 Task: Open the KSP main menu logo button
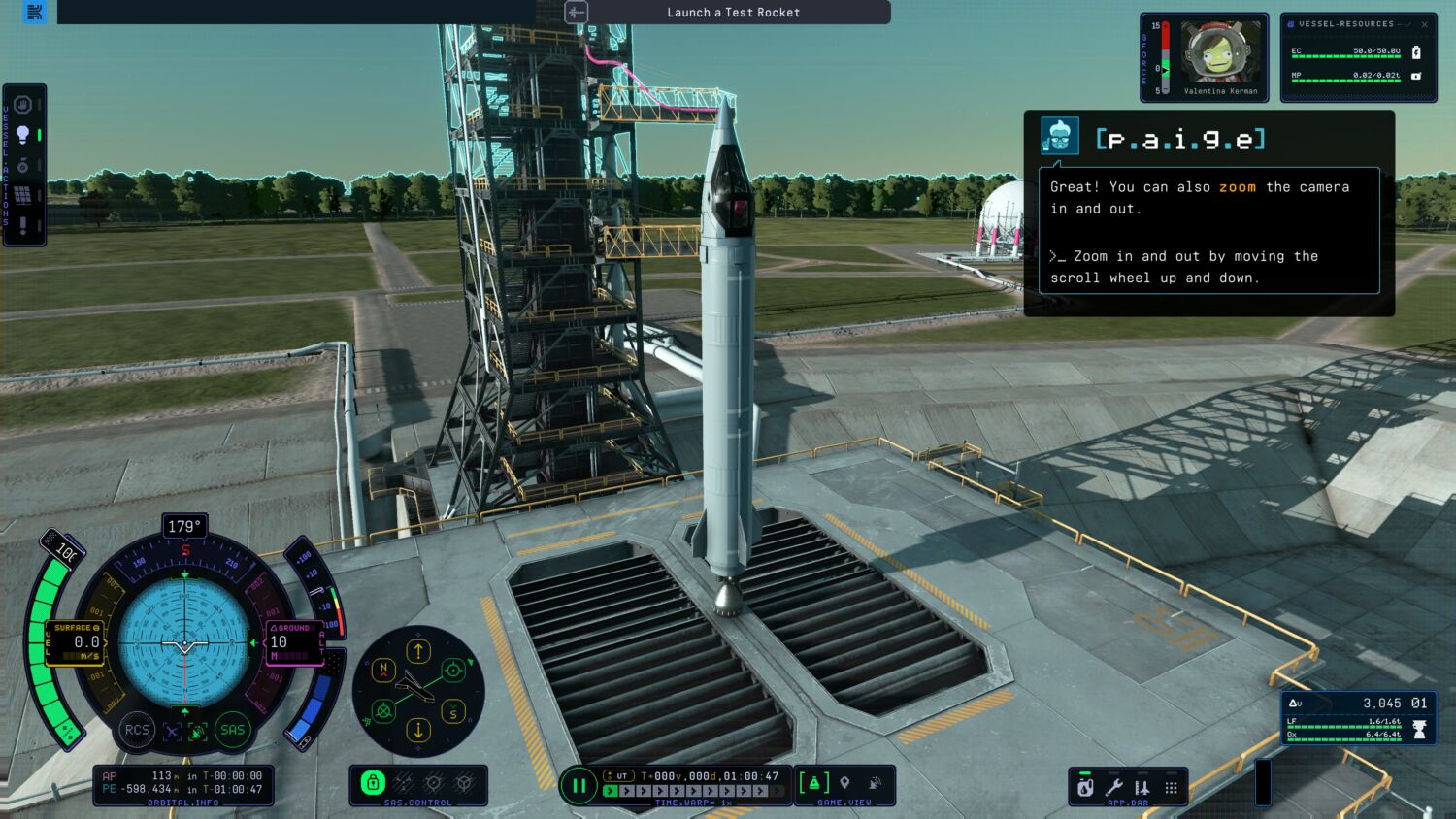tap(35, 12)
